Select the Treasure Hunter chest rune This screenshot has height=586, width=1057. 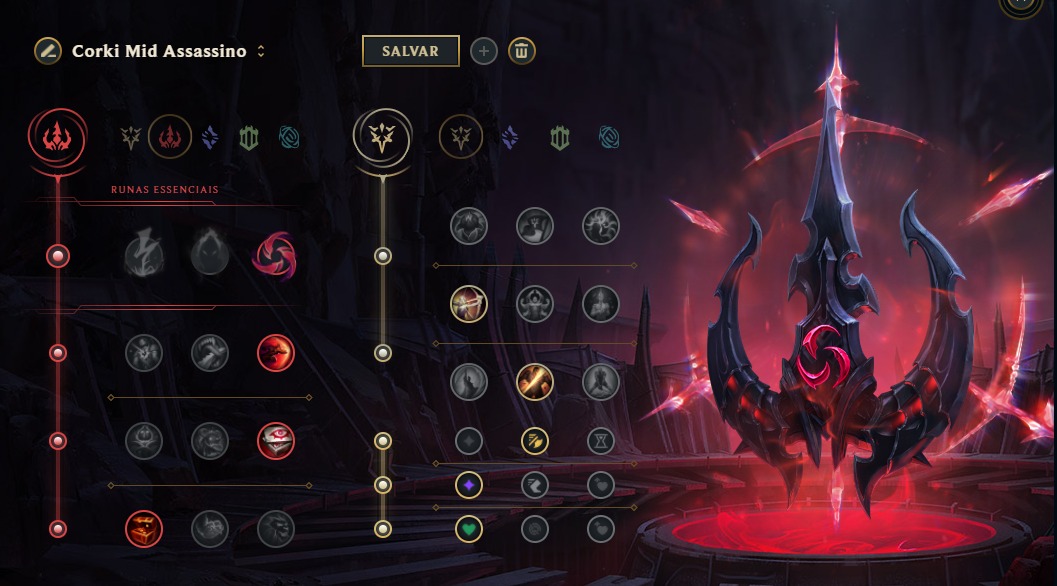pyautogui.click(x=144, y=528)
